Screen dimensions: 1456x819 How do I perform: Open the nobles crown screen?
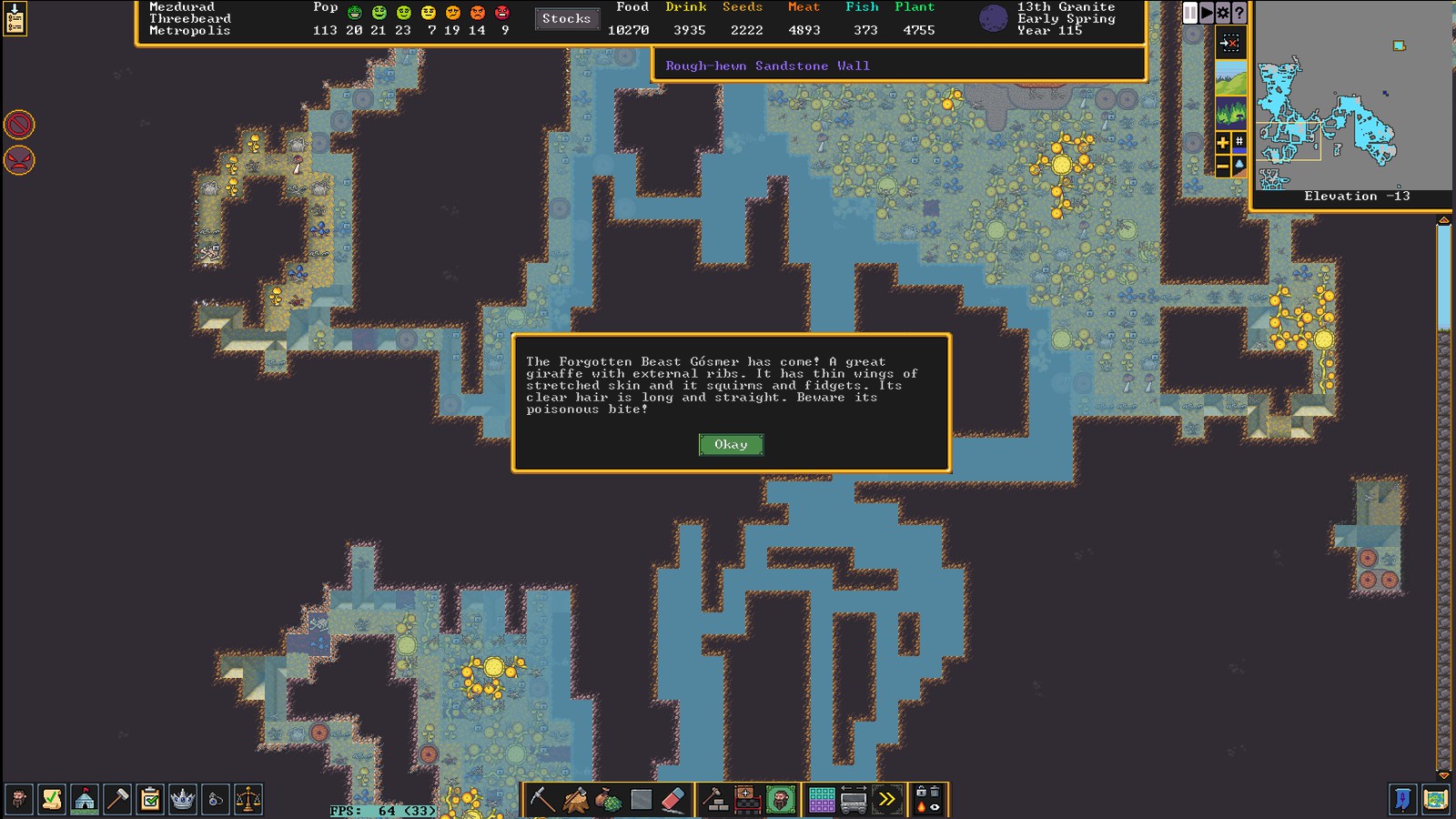coord(183,799)
